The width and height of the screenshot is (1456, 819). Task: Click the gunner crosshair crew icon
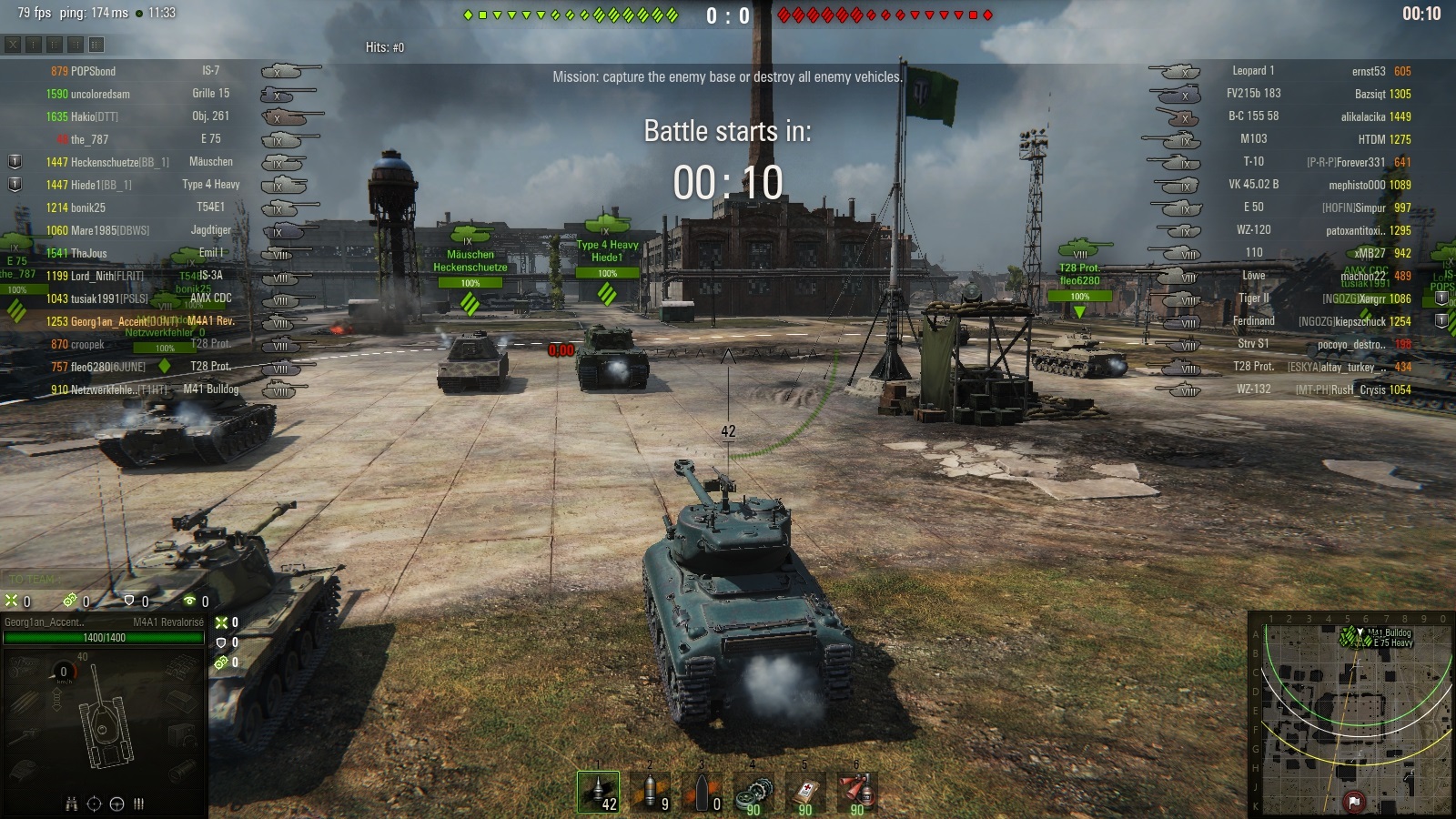[94, 804]
